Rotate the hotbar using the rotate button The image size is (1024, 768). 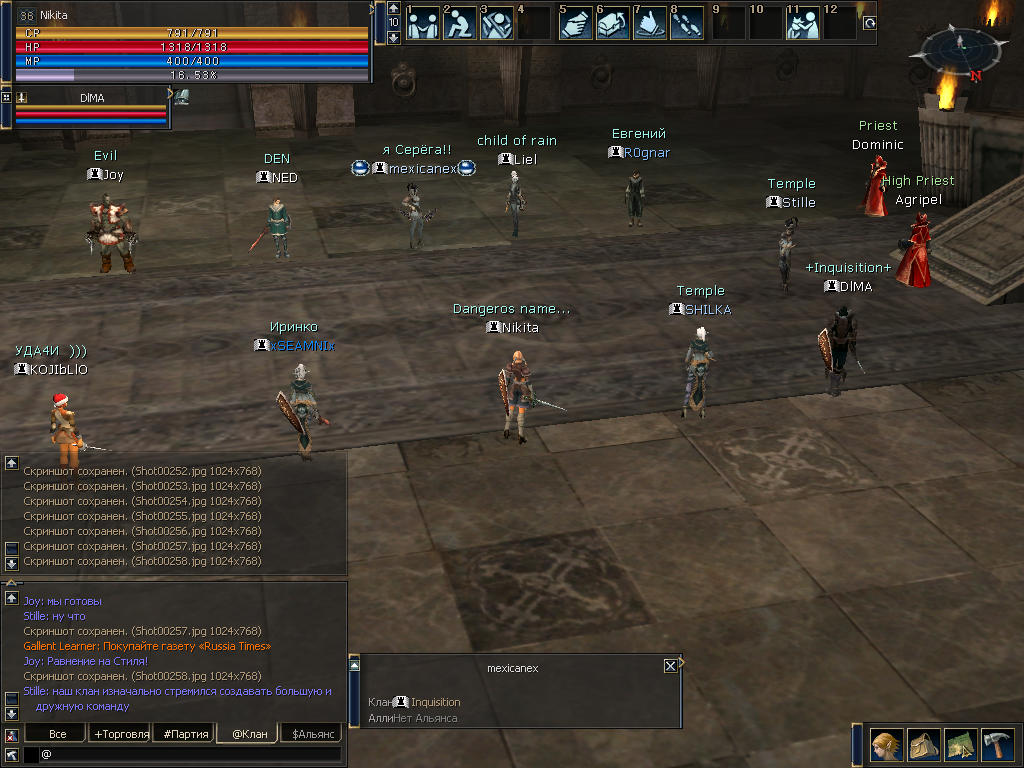[x=868, y=23]
